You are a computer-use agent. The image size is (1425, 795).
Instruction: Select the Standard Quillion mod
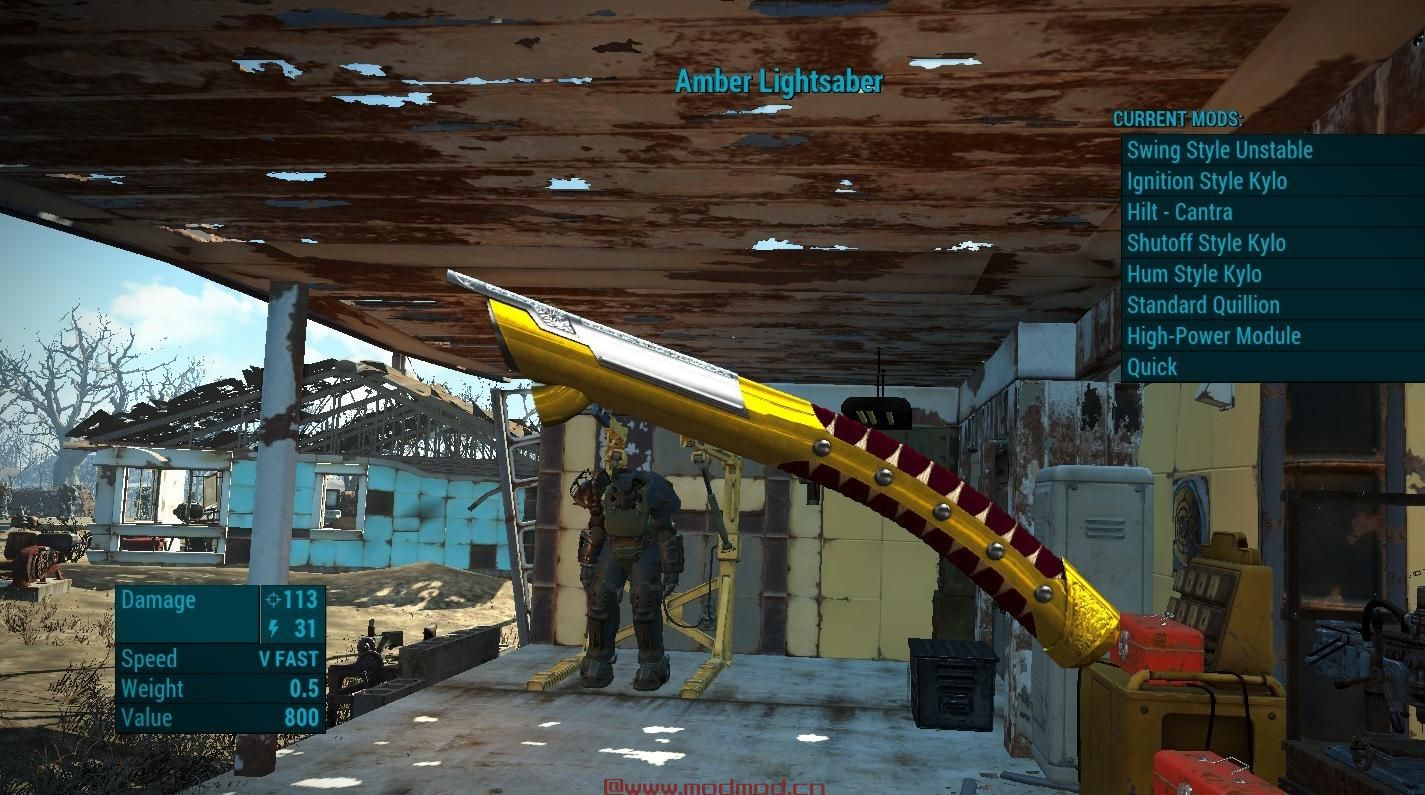[1203, 305]
